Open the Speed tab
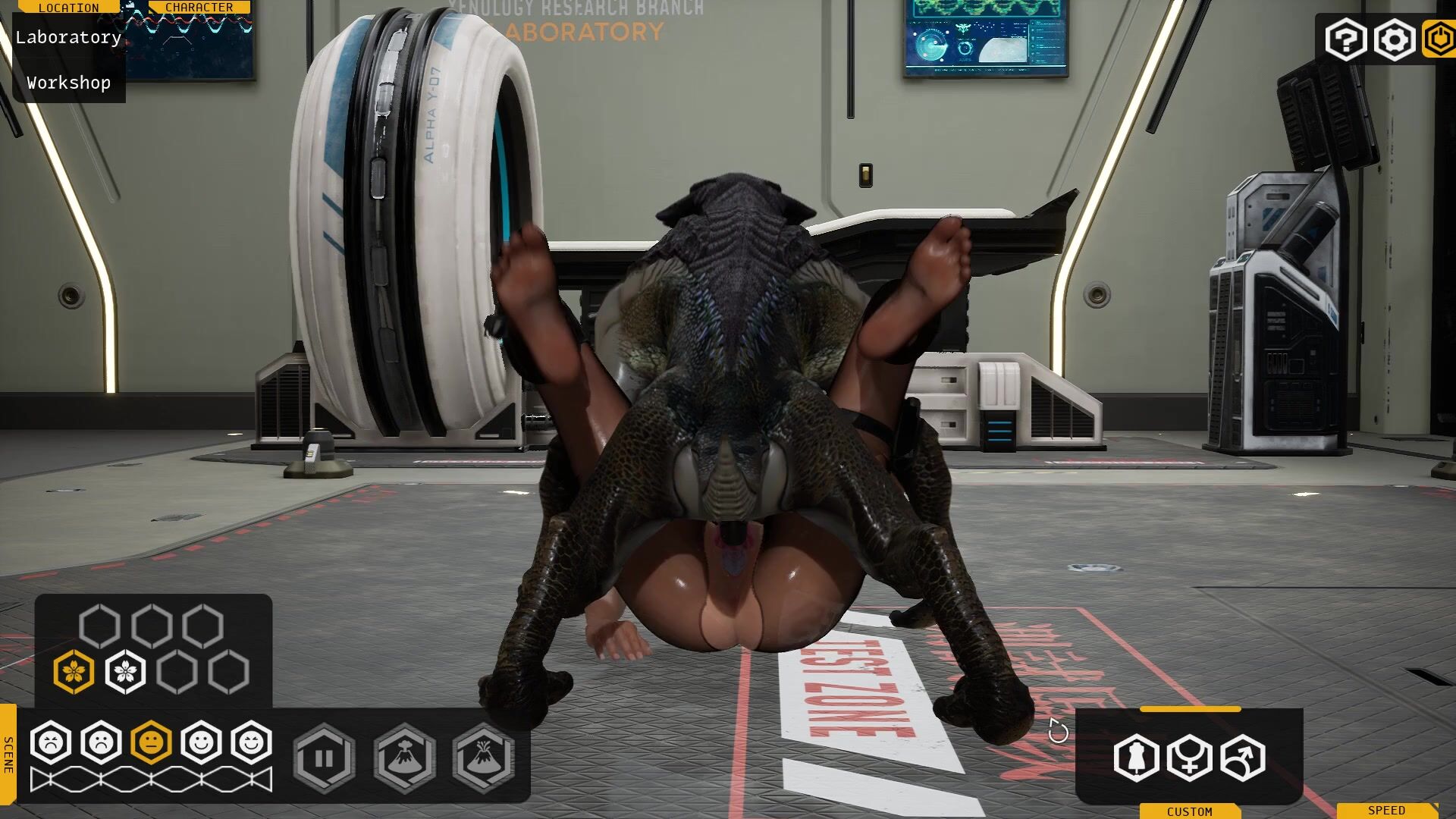This screenshot has width=1456, height=819. pyautogui.click(x=1386, y=811)
